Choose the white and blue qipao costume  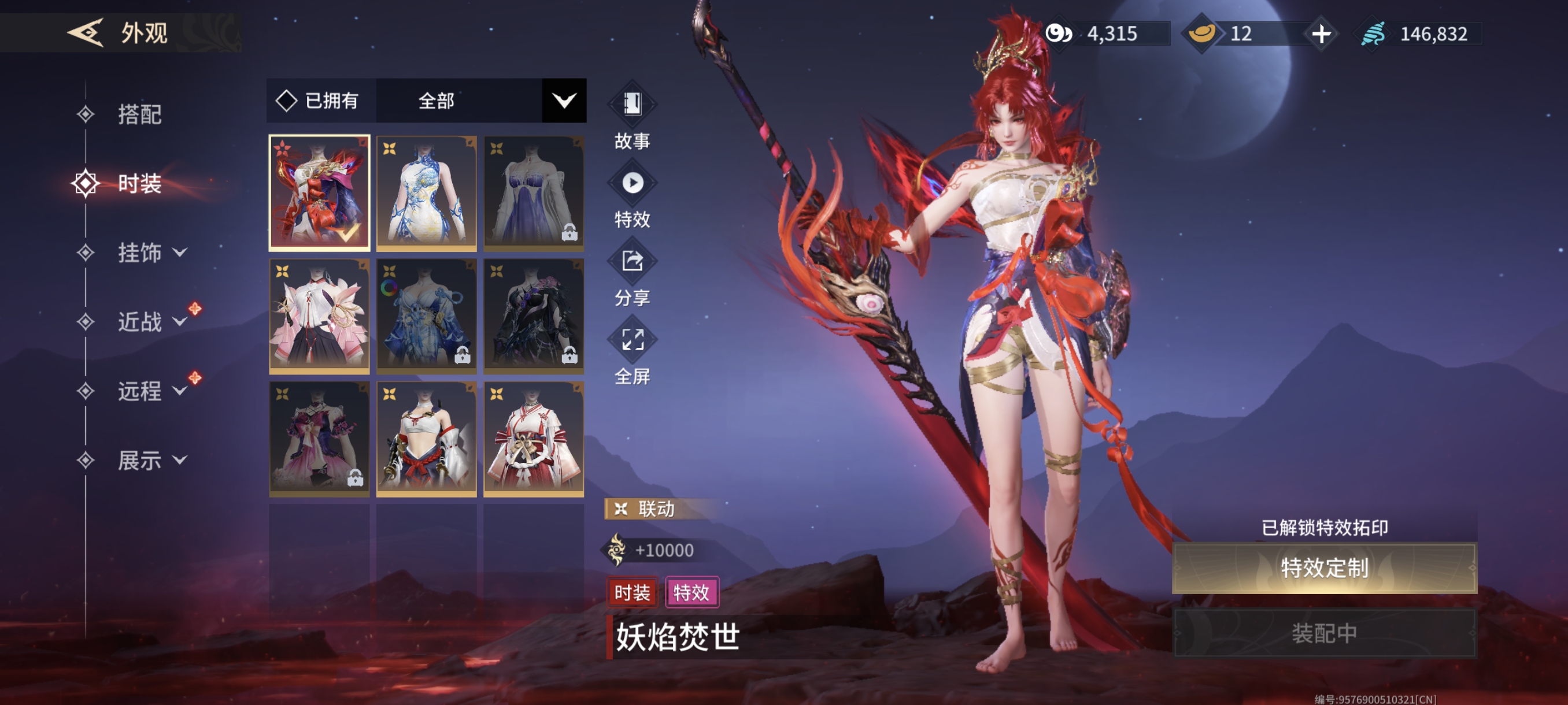point(426,192)
